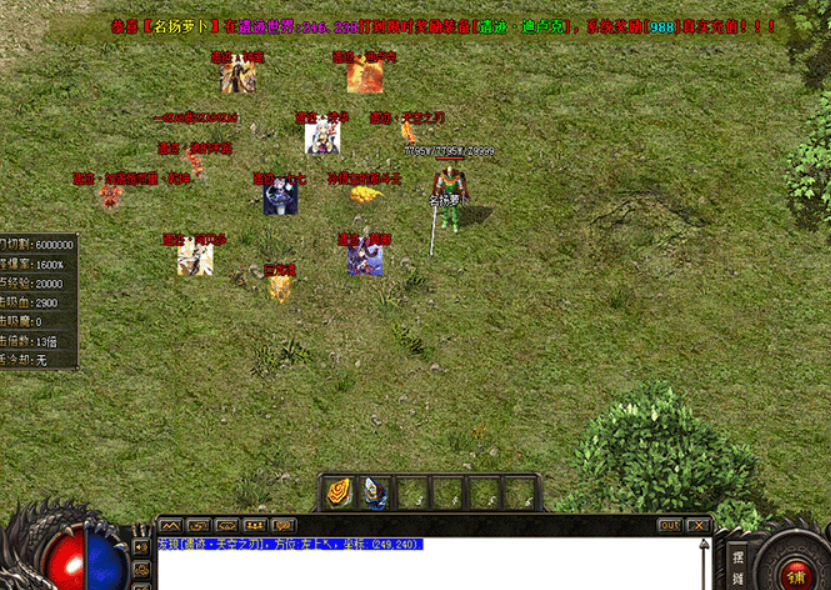Select the orange swirl item in the hotbar
Viewport: 831px width, 590px height.
coord(340,493)
